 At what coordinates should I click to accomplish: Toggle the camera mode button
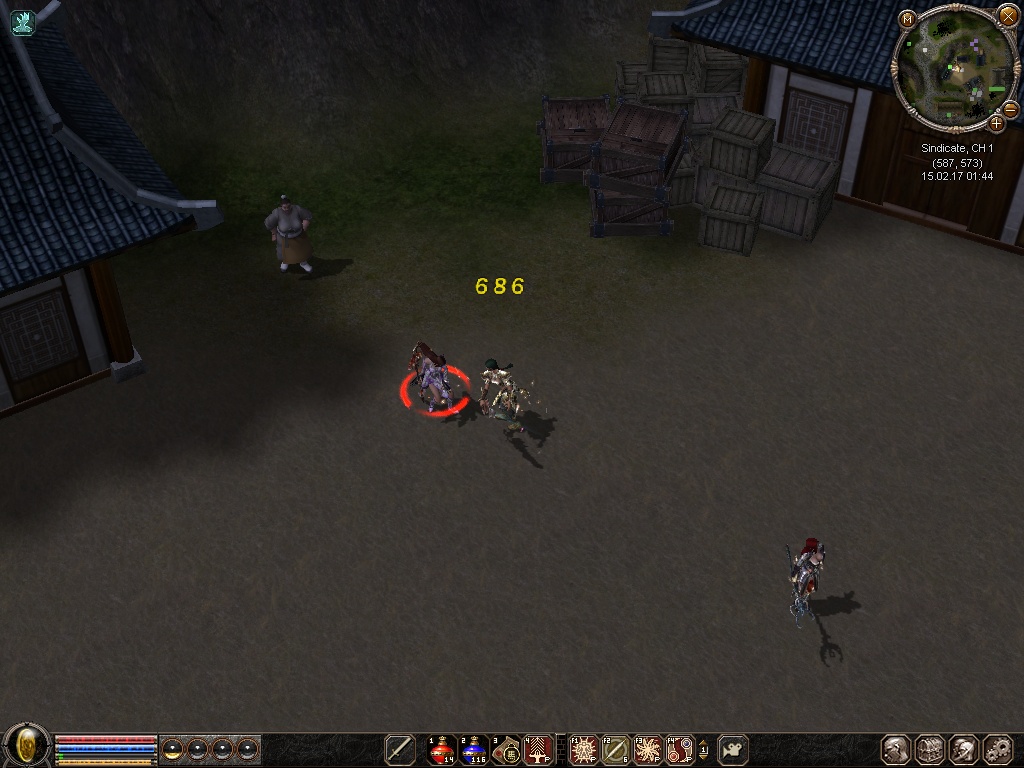click(x=733, y=749)
